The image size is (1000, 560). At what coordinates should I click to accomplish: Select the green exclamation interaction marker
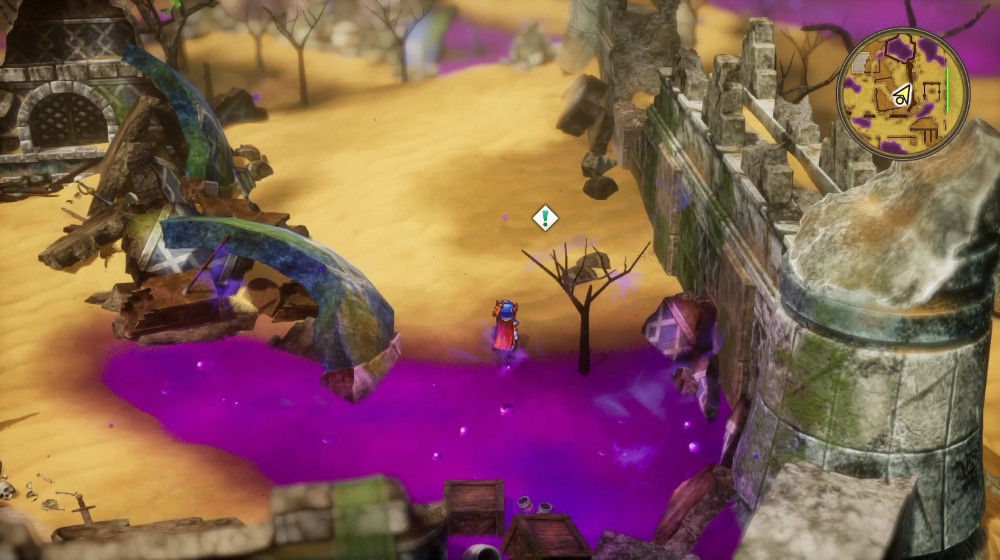pos(544,218)
